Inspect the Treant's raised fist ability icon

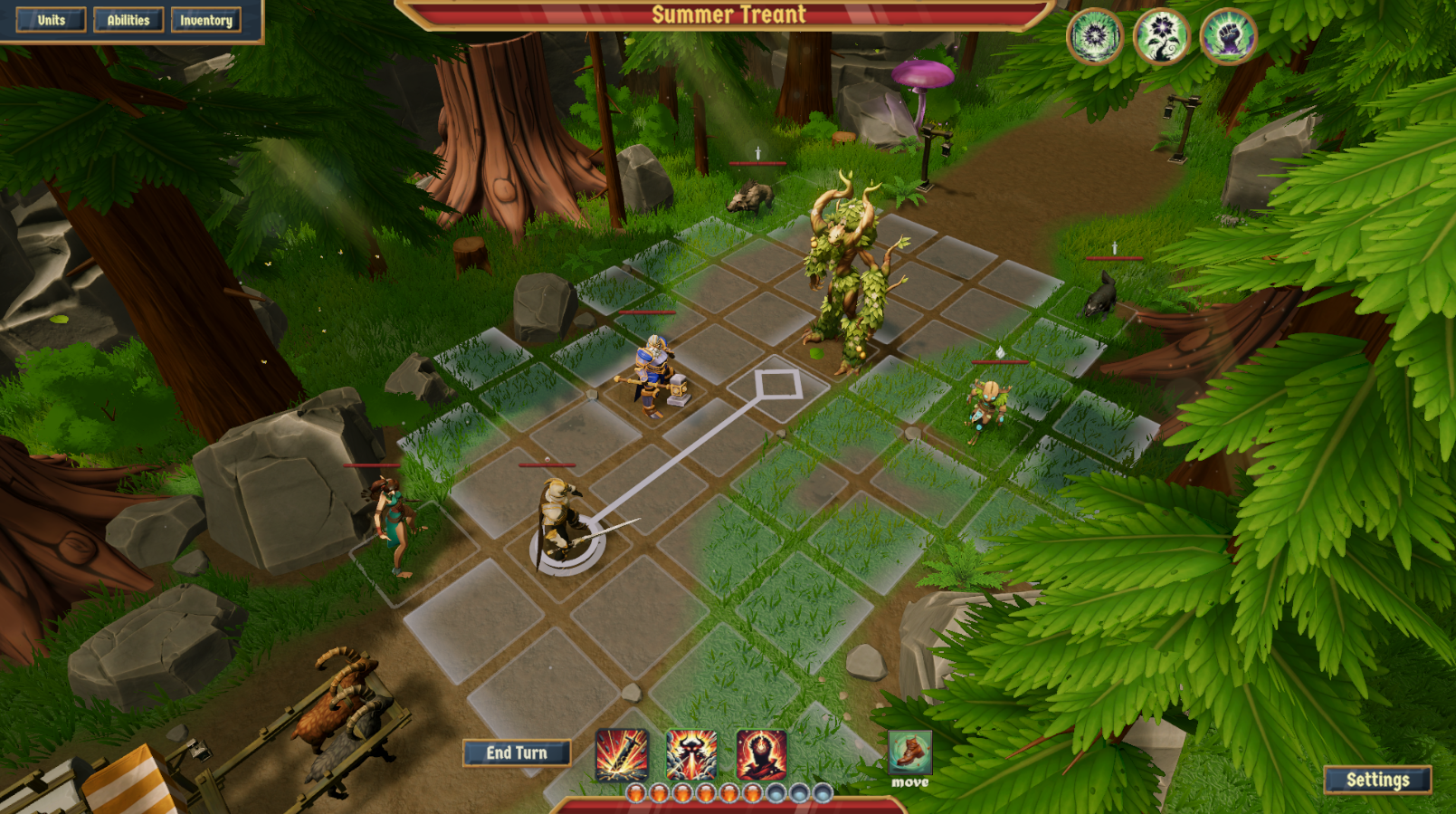coord(1228,36)
